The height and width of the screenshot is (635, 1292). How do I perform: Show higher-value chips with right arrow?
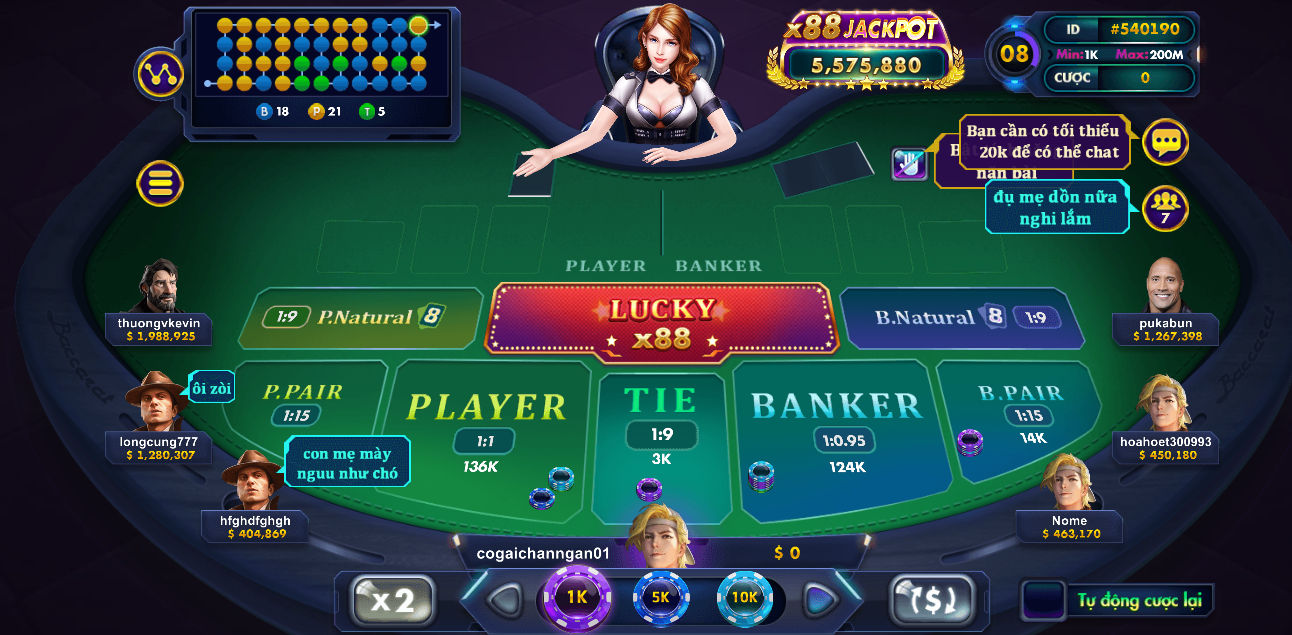pos(821,600)
